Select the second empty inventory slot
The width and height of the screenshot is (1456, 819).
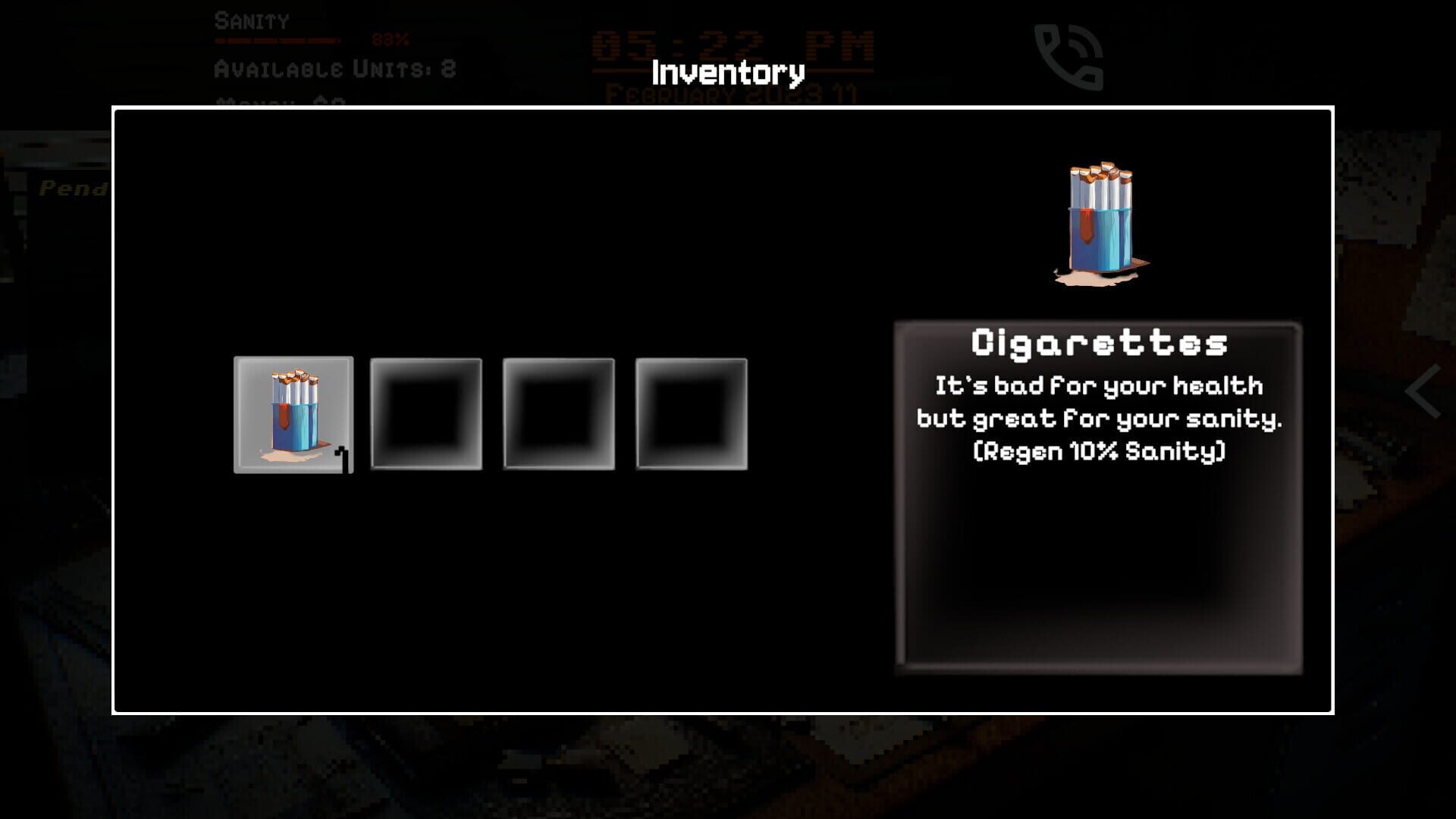pyautogui.click(x=425, y=415)
